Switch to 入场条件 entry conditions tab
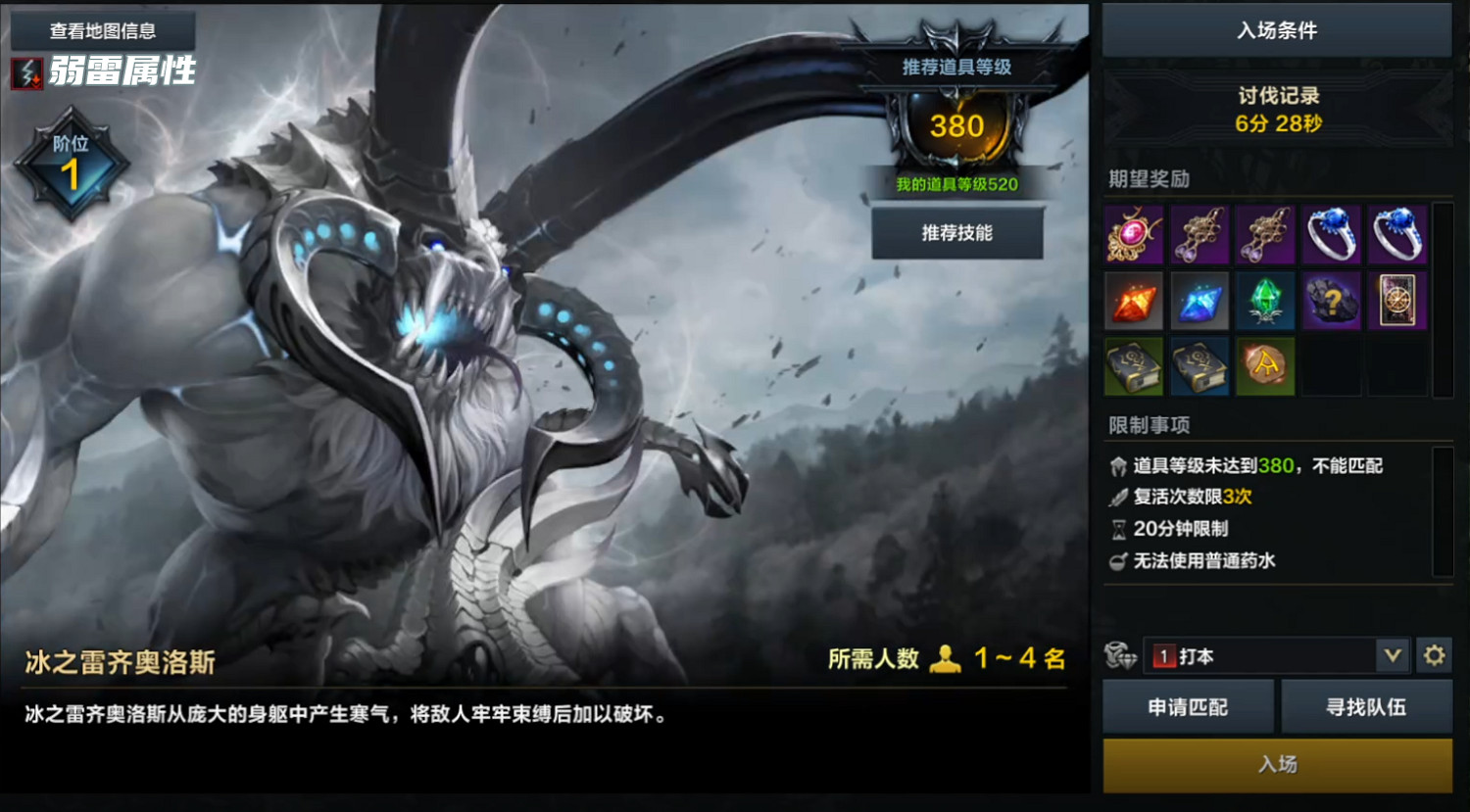 pyautogui.click(x=1274, y=30)
